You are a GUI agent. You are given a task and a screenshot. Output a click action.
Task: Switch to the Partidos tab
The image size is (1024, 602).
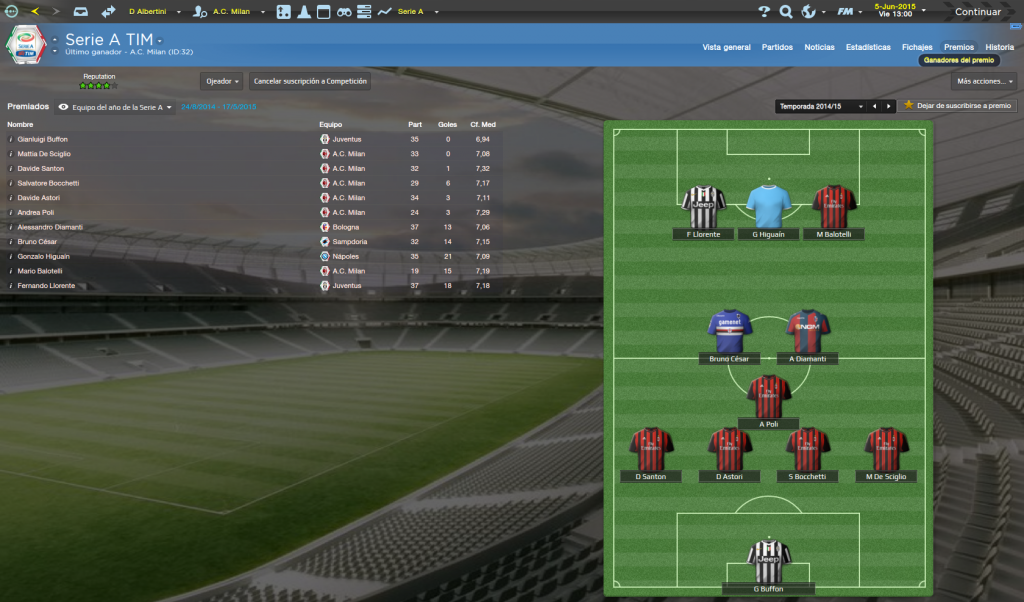tap(777, 47)
